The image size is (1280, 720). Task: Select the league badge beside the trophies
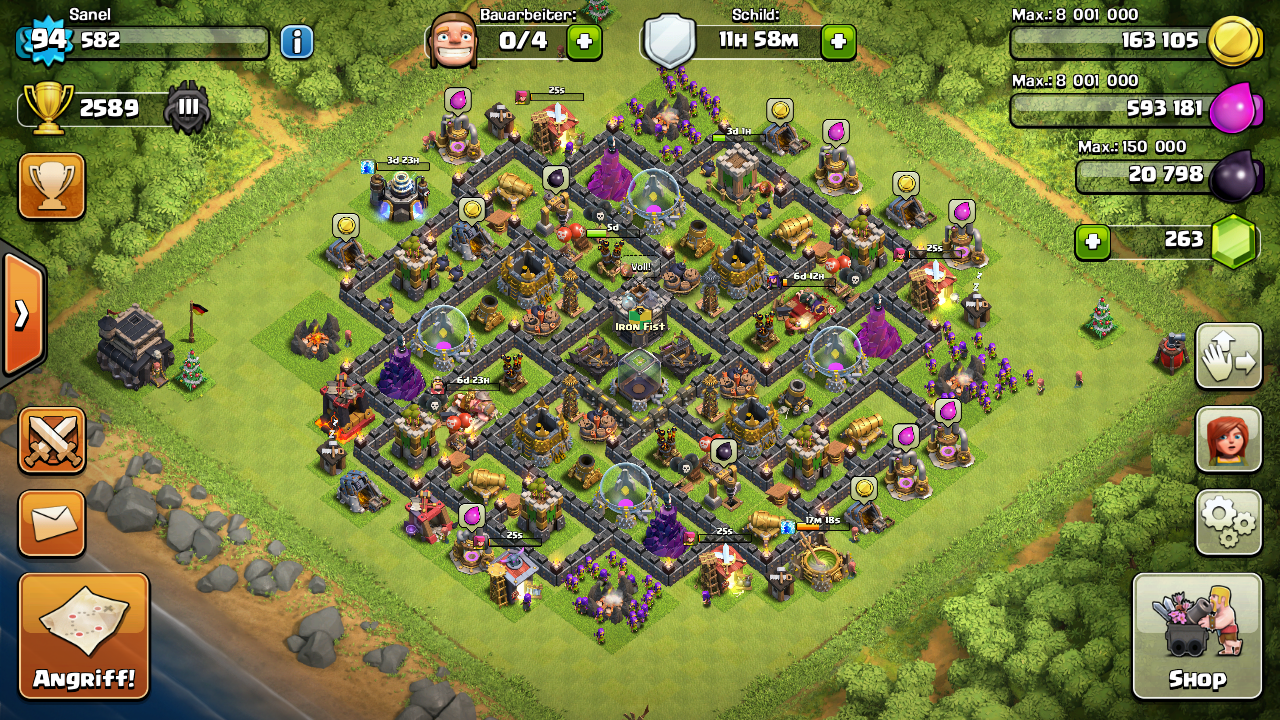click(x=188, y=108)
